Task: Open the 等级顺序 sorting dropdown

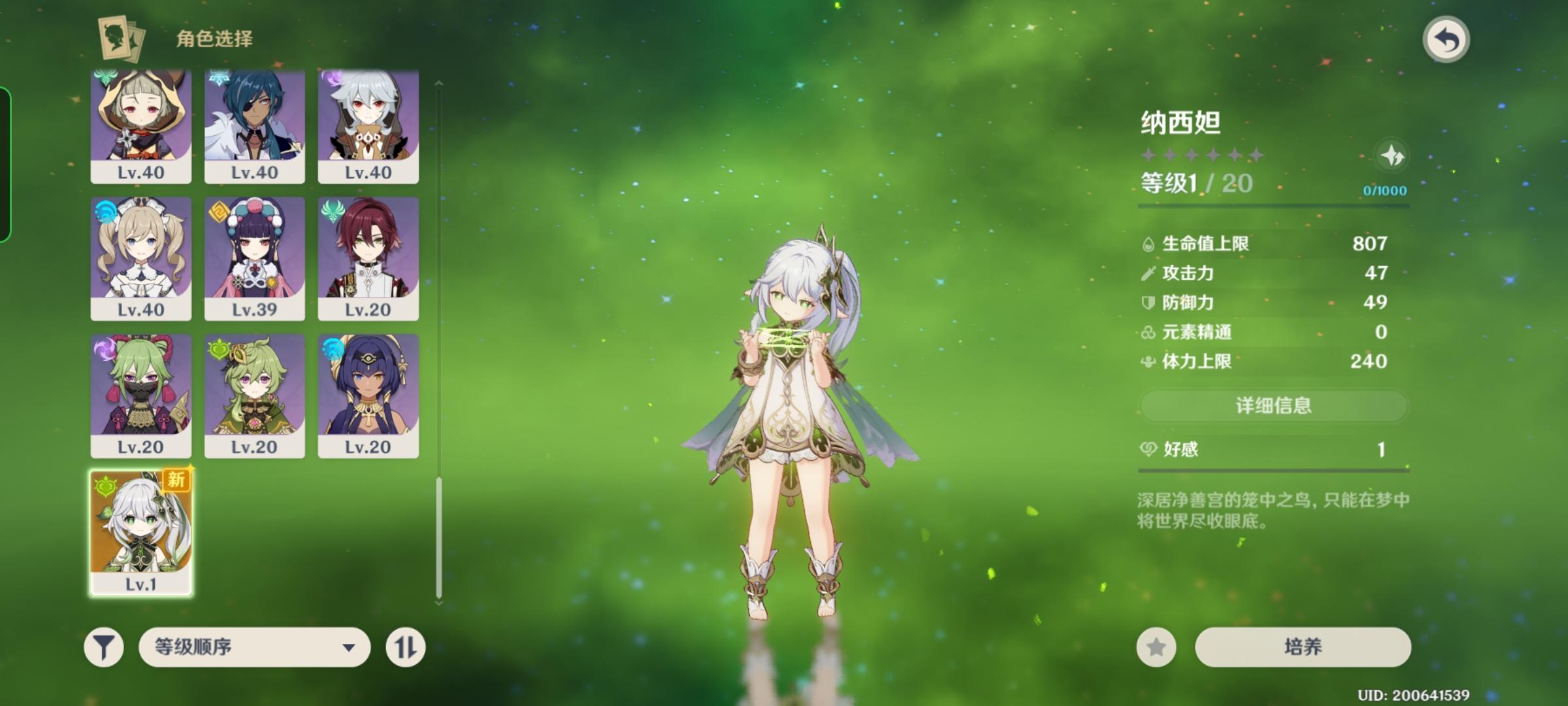Action: coord(255,647)
